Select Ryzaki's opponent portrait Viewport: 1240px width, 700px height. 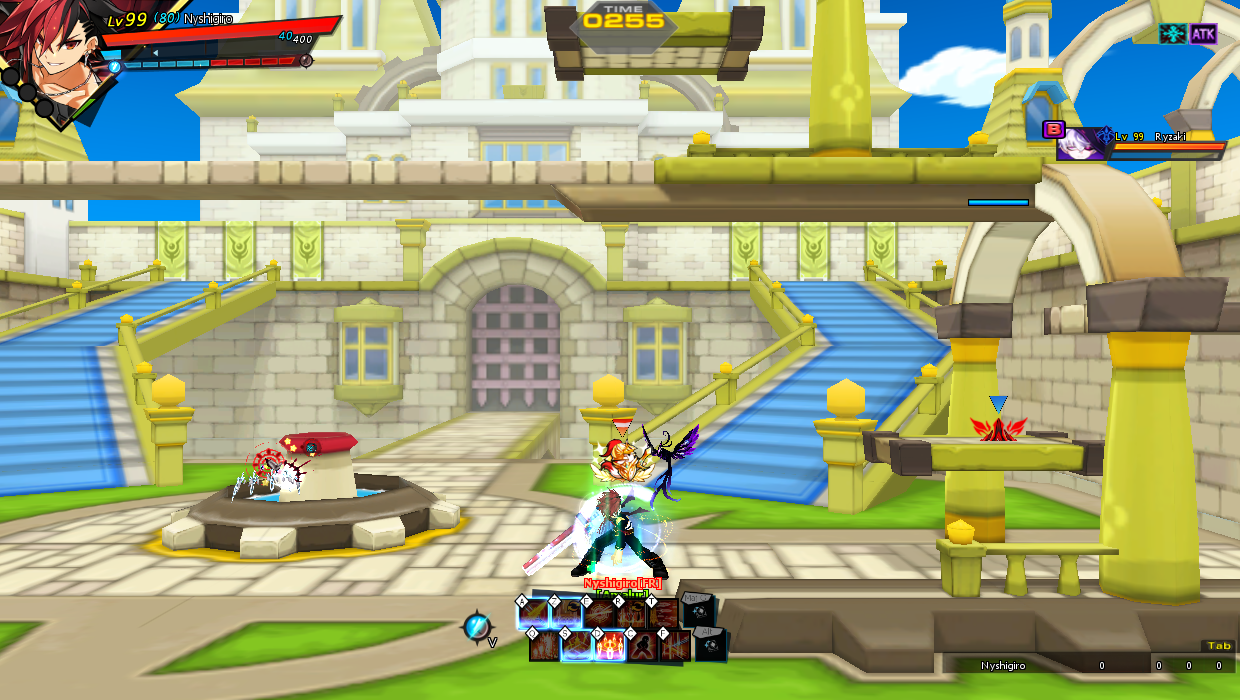(1083, 143)
